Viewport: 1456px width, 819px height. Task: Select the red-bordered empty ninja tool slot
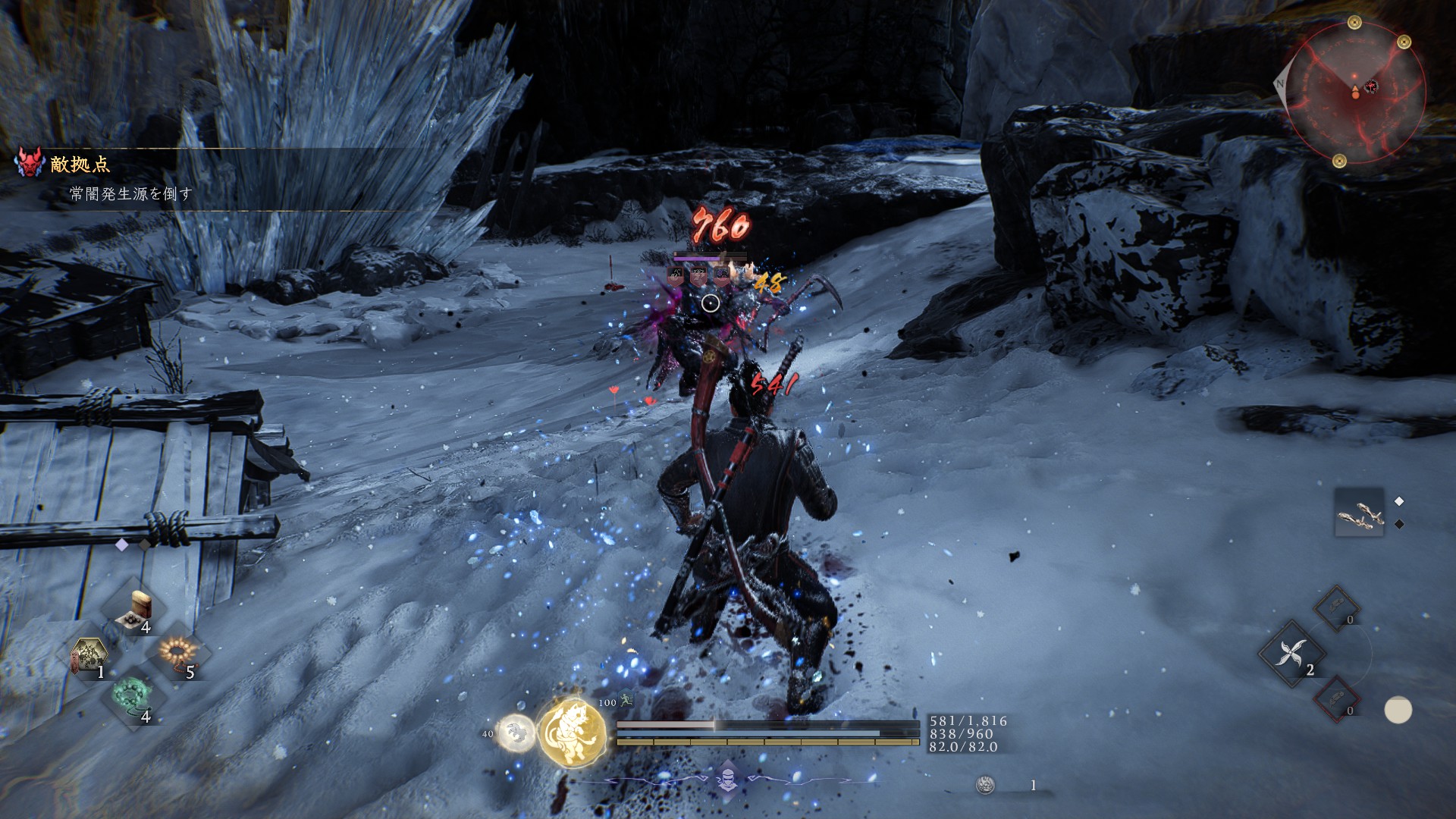(1337, 698)
